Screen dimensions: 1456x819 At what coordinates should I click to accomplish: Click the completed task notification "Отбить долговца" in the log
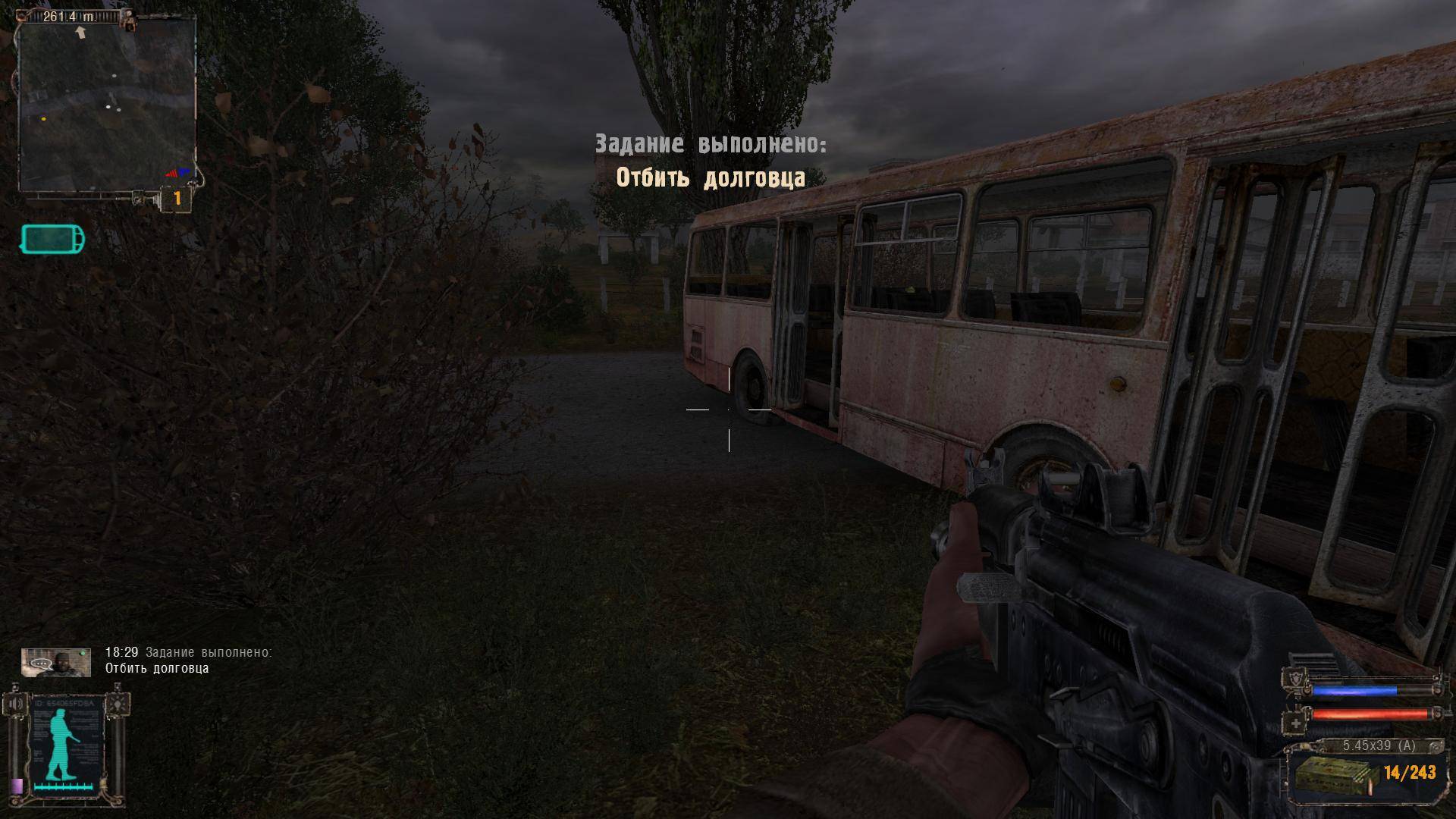157,668
